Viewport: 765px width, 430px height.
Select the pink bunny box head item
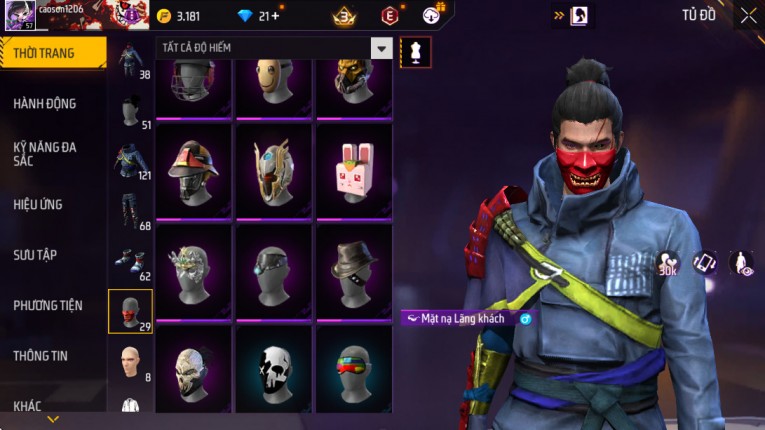(353, 172)
